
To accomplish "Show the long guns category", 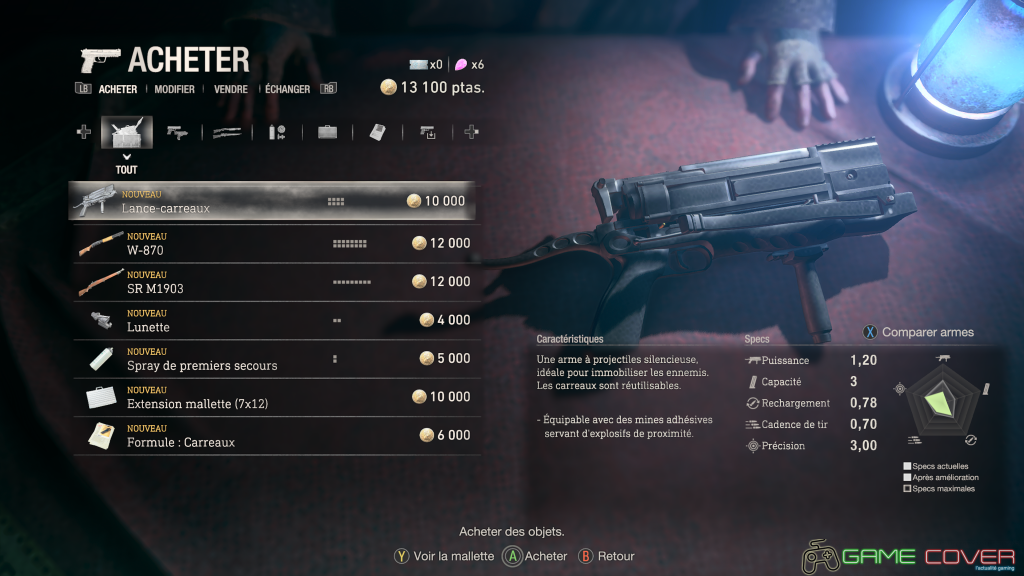I will [227, 132].
